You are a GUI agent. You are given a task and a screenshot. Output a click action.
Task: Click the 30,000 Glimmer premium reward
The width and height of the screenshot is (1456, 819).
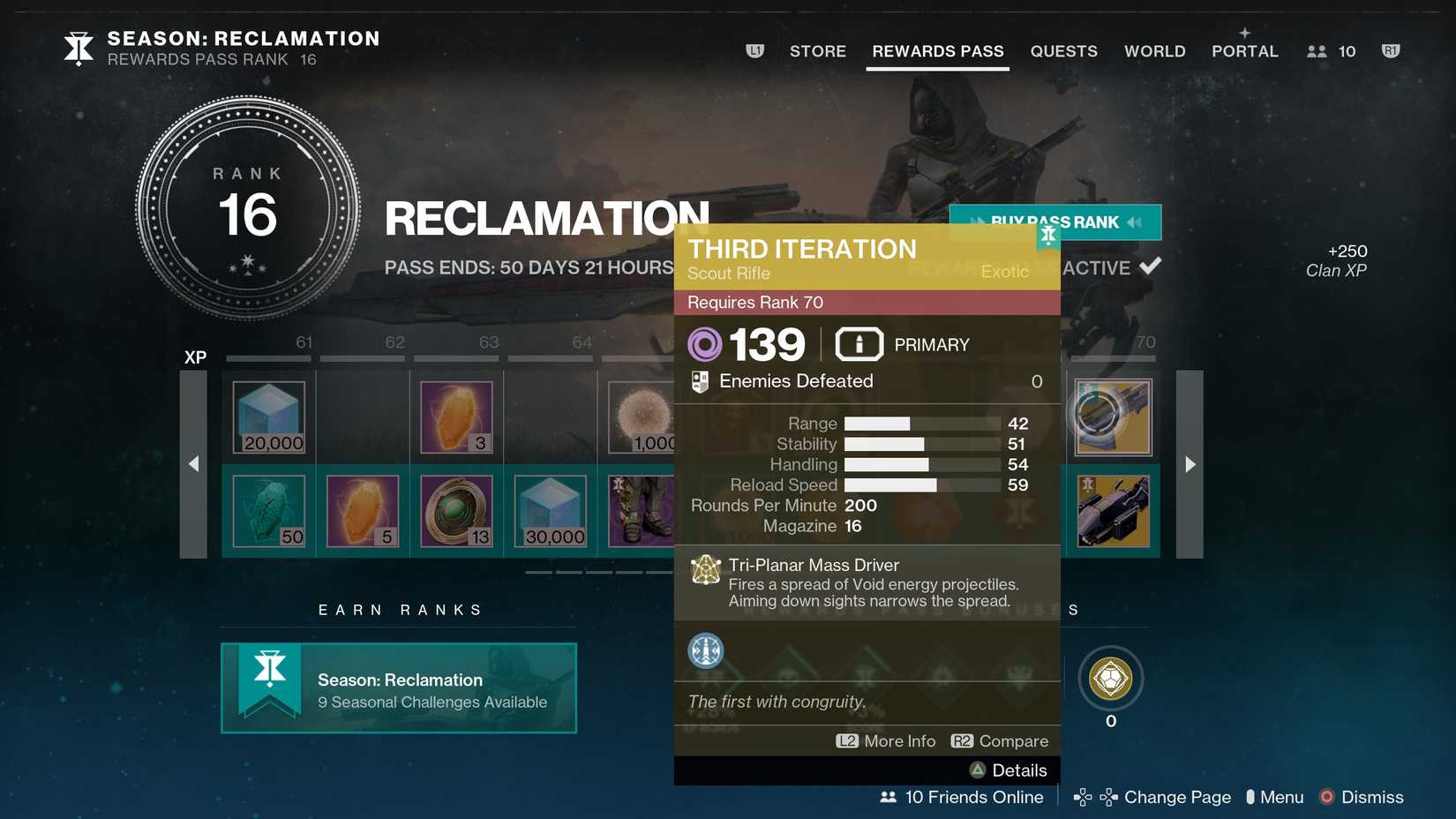click(550, 512)
